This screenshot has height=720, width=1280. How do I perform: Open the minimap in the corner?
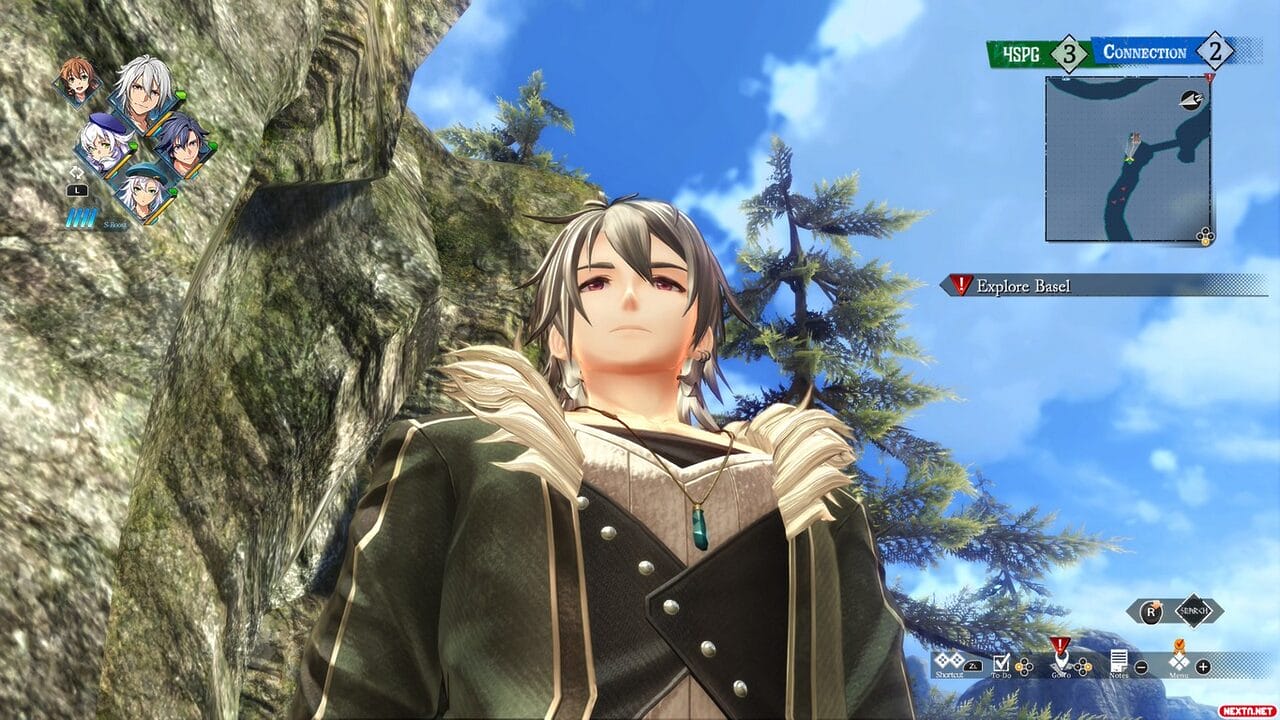click(x=1128, y=159)
